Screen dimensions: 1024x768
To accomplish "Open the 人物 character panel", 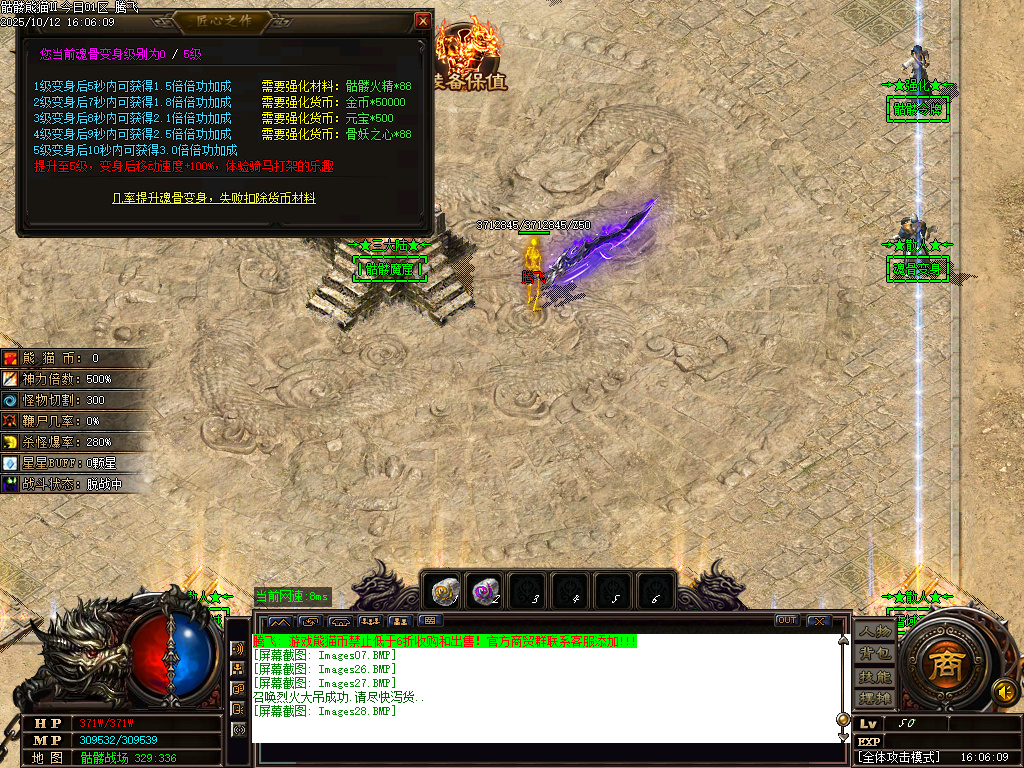I will pyautogui.click(x=875, y=632).
